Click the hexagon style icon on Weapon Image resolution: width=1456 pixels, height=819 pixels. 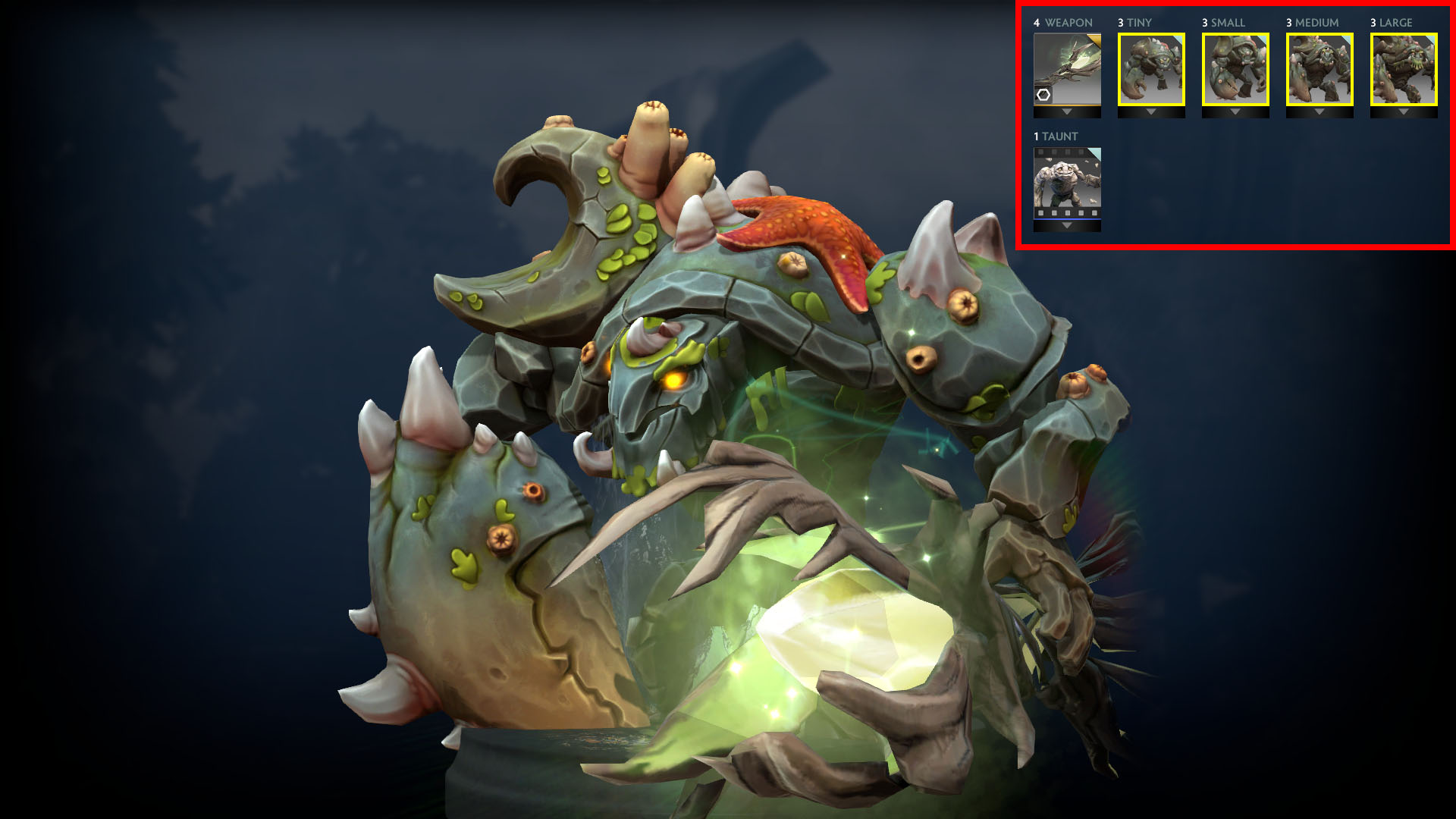pos(1043,95)
